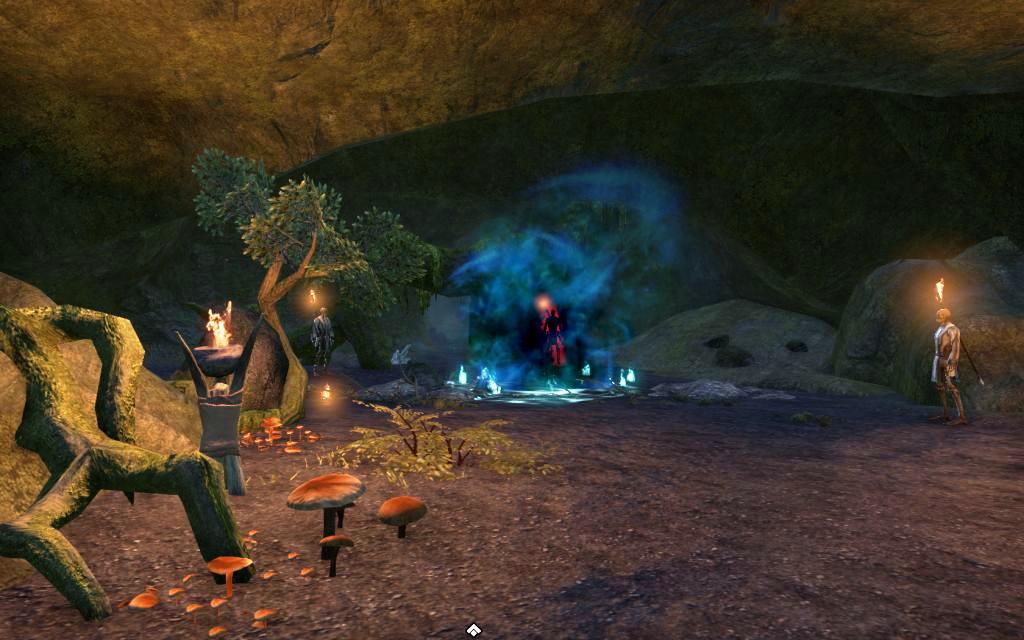The height and width of the screenshot is (640, 1024).
Task: Click the white chevron arrow icon
Action: 474,629
